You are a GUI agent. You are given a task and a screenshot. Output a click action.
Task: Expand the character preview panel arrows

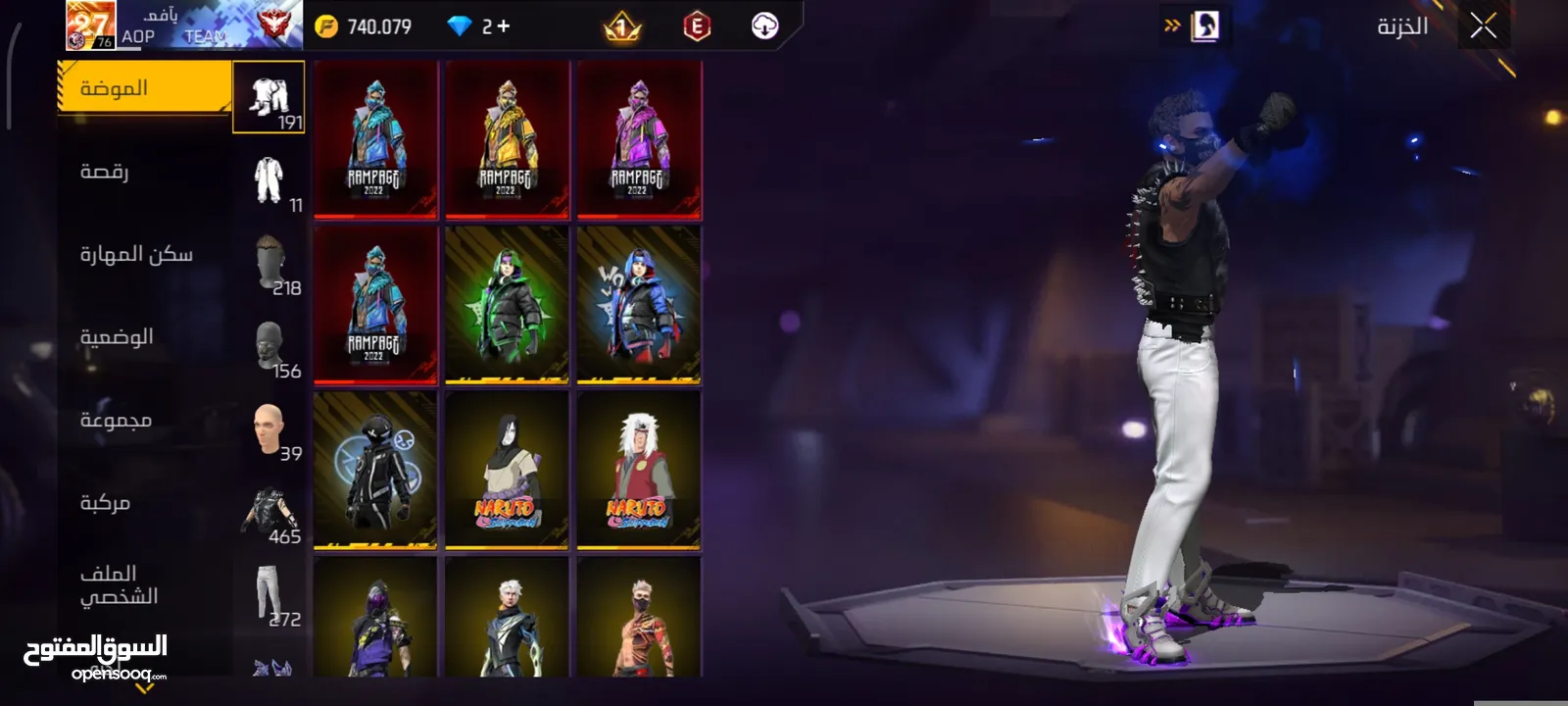point(1172,26)
